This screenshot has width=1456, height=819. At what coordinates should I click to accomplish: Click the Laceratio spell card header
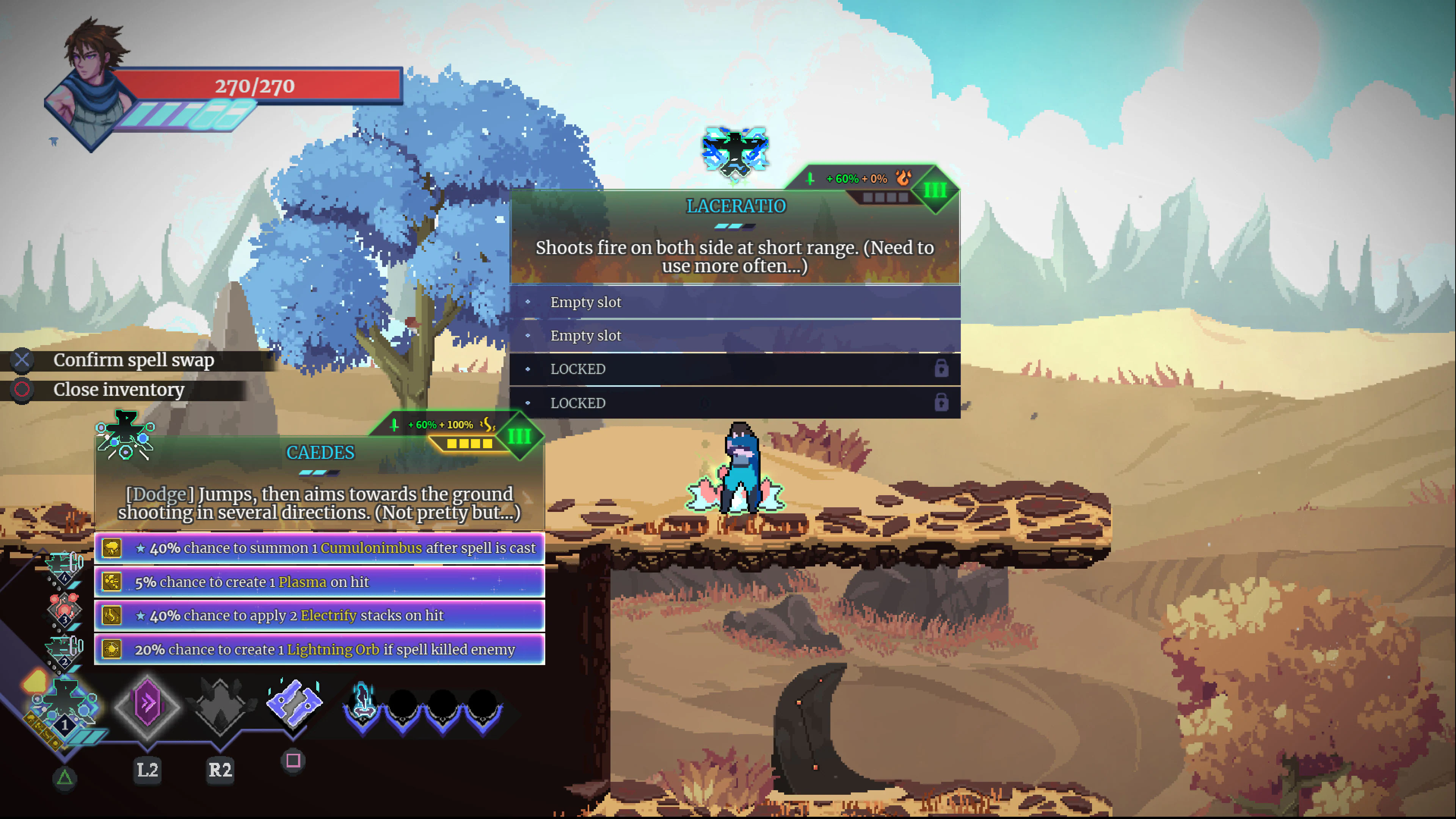(x=735, y=206)
